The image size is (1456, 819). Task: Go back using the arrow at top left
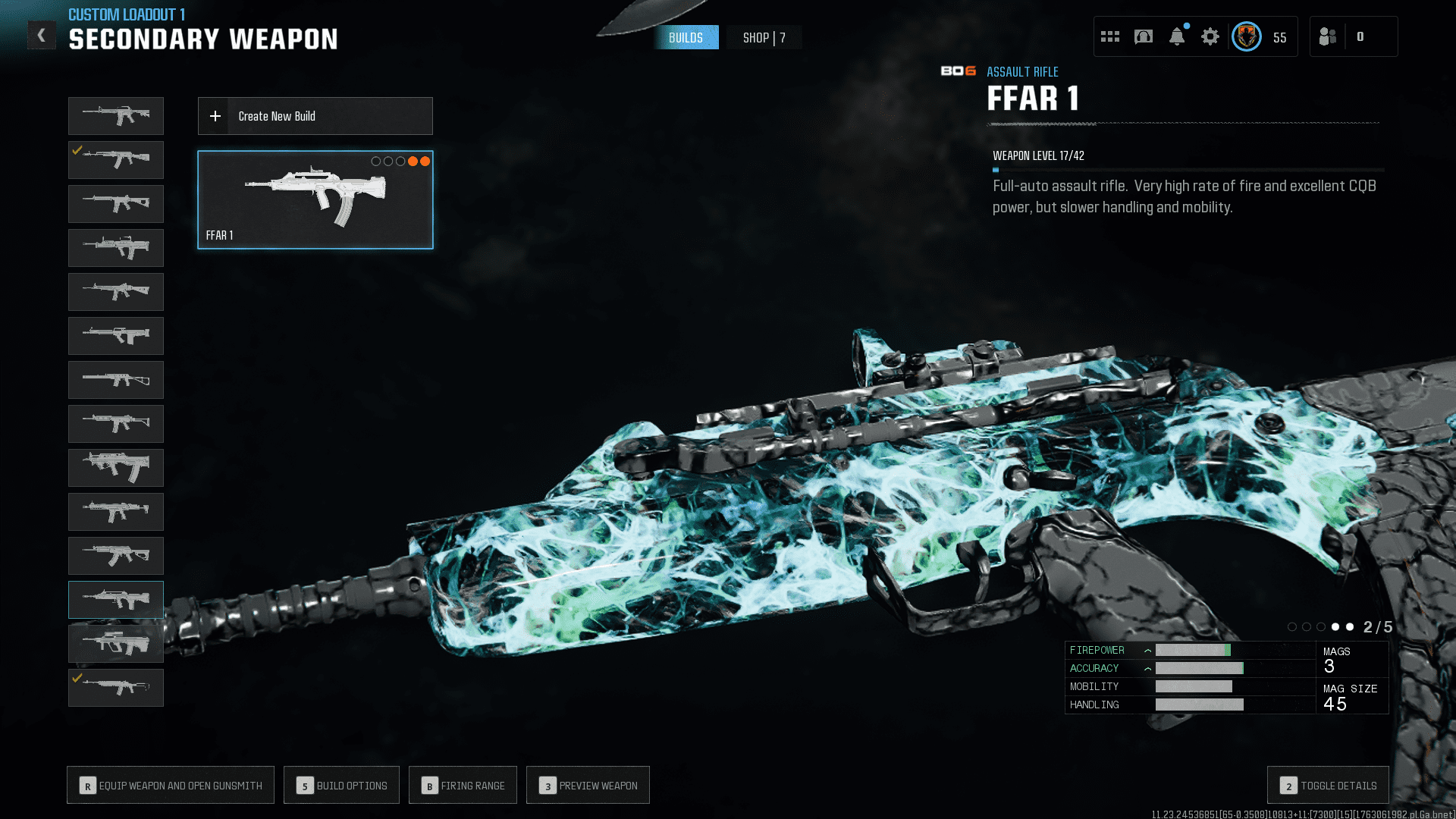coord(42,34)
